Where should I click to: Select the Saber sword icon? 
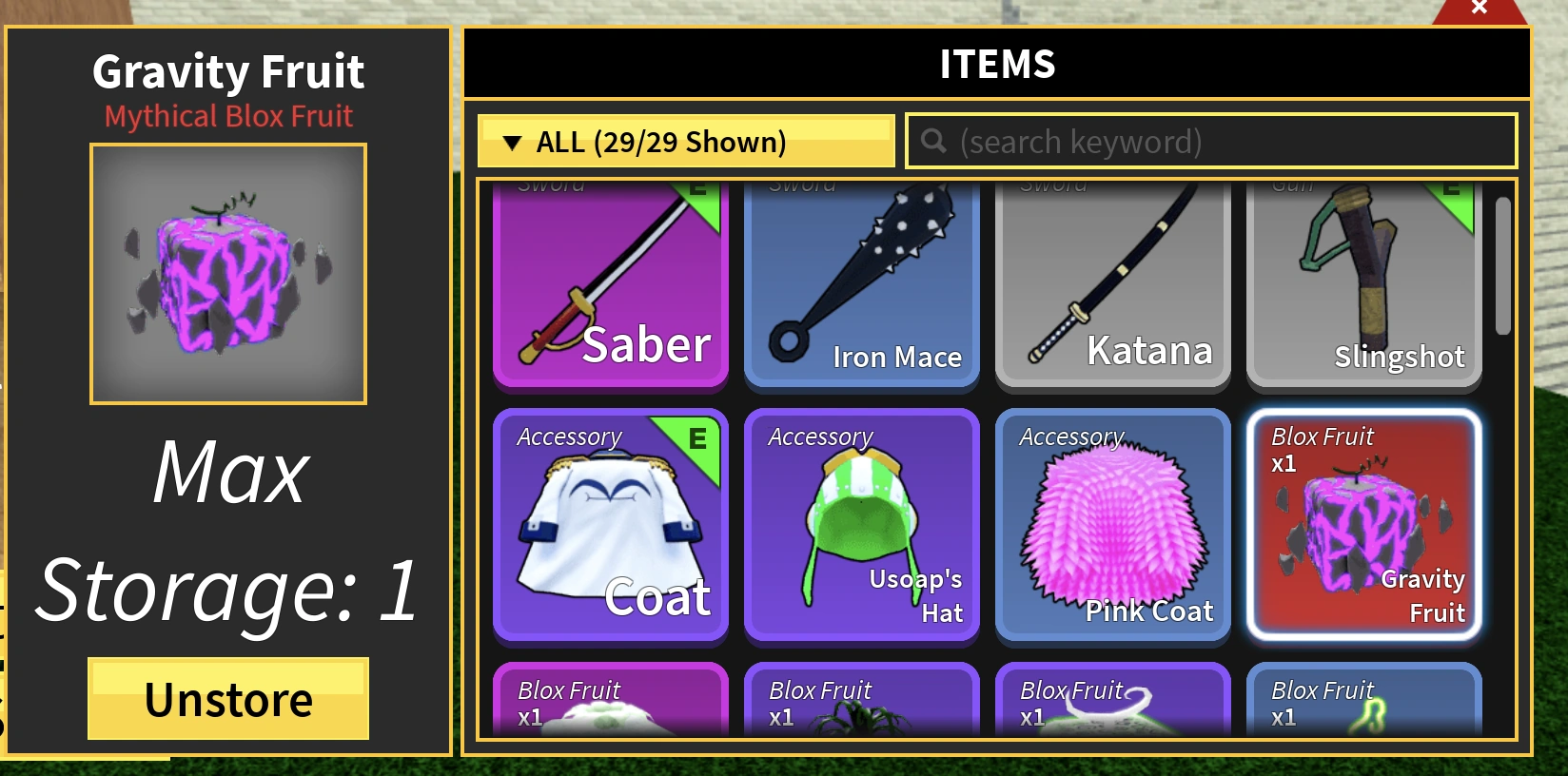(x=610, y=285)
